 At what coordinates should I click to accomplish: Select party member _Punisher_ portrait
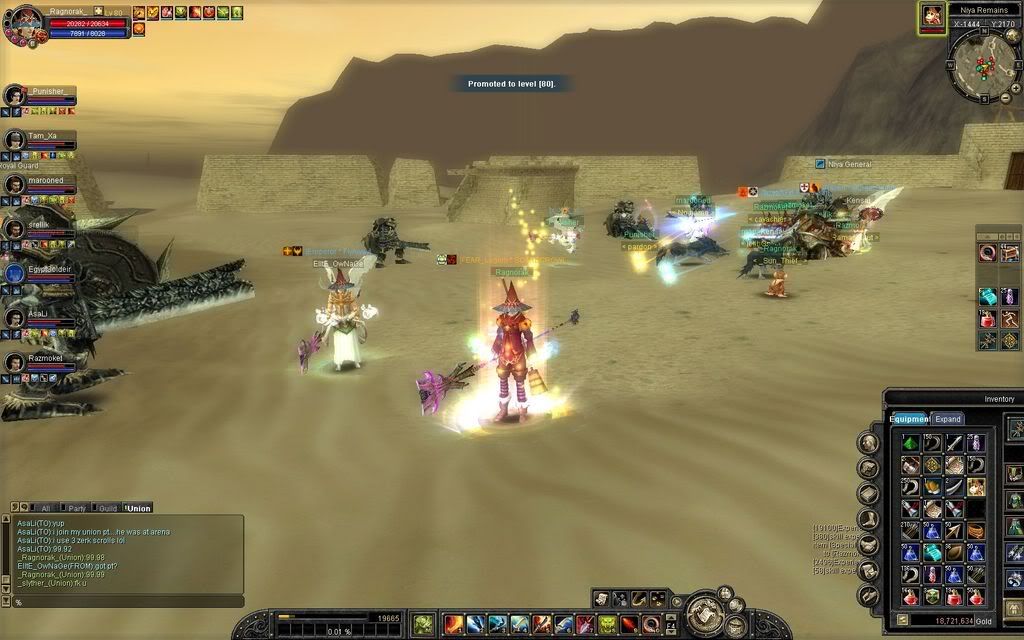14,95
